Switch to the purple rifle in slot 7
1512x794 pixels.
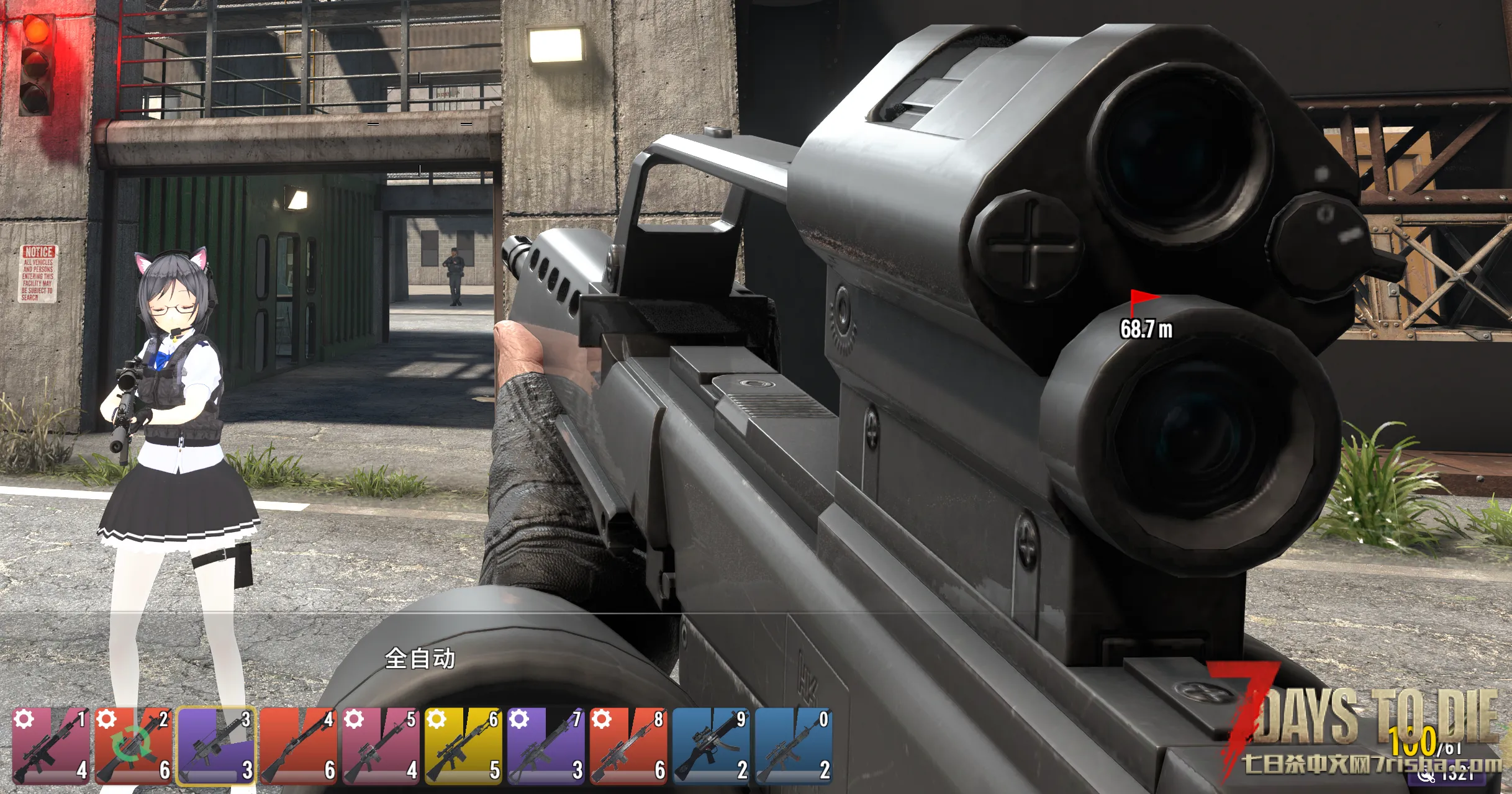coord(546,746)
